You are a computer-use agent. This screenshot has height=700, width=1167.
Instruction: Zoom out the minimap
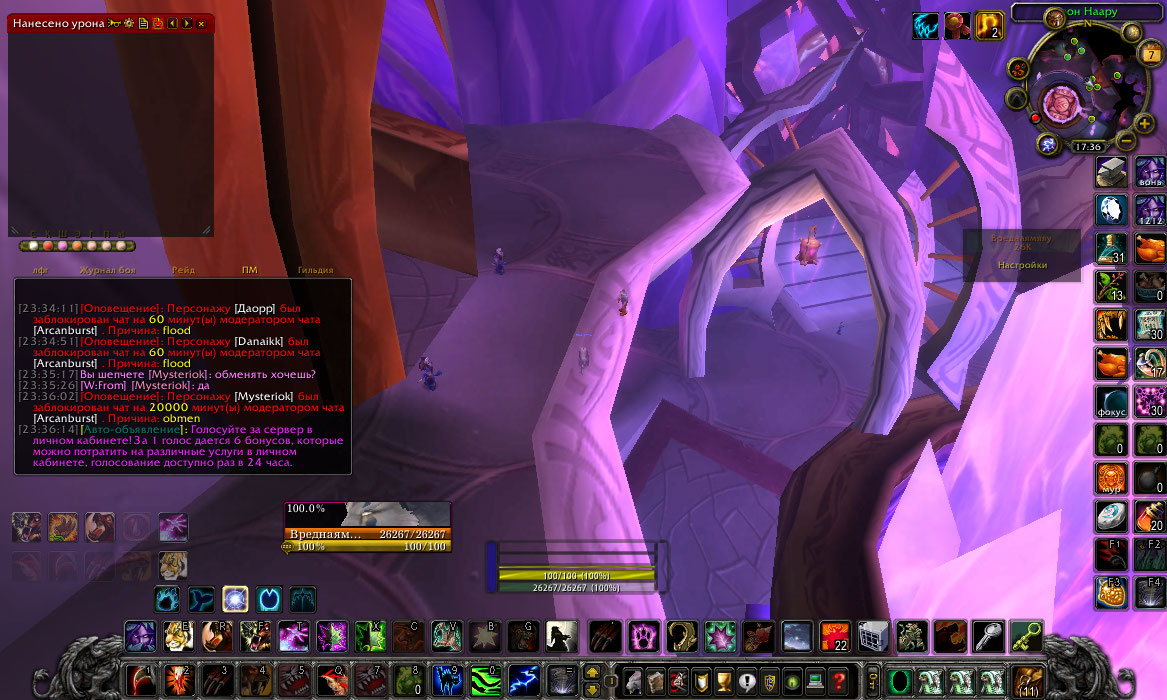pyautogui.click(x=1126, y=141)
